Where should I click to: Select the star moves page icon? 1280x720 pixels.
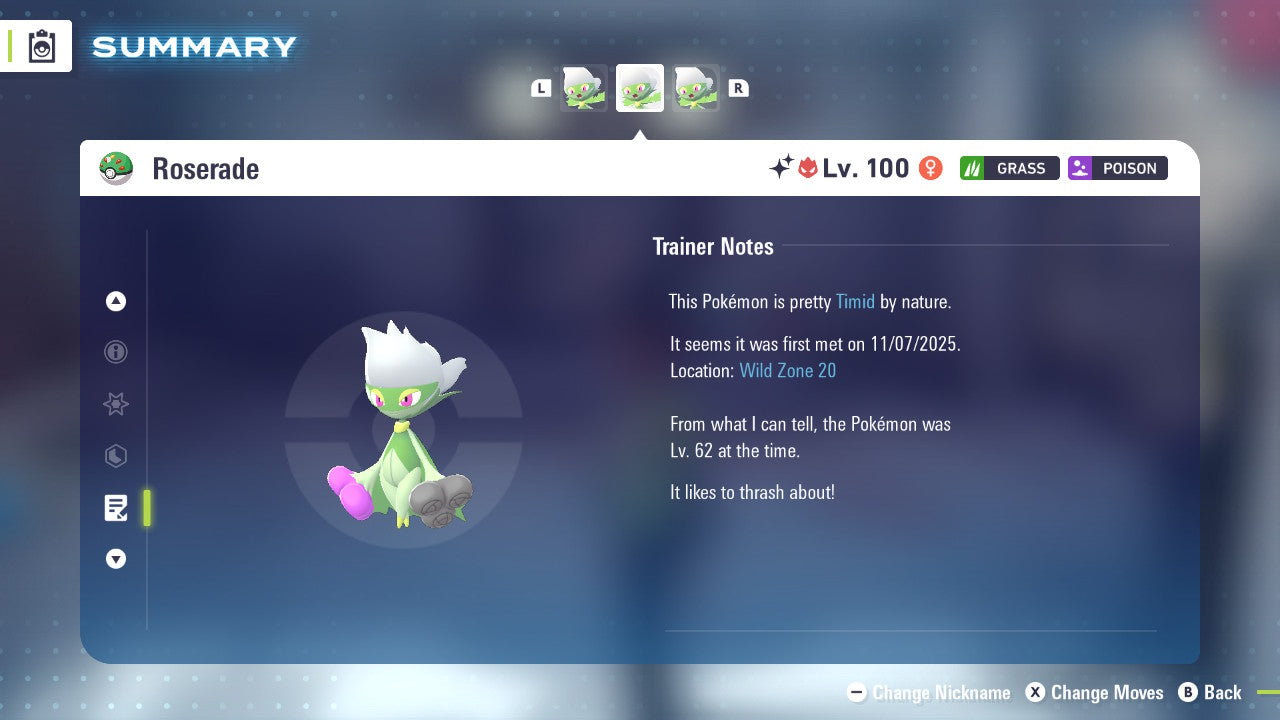(x=116, y=404)
